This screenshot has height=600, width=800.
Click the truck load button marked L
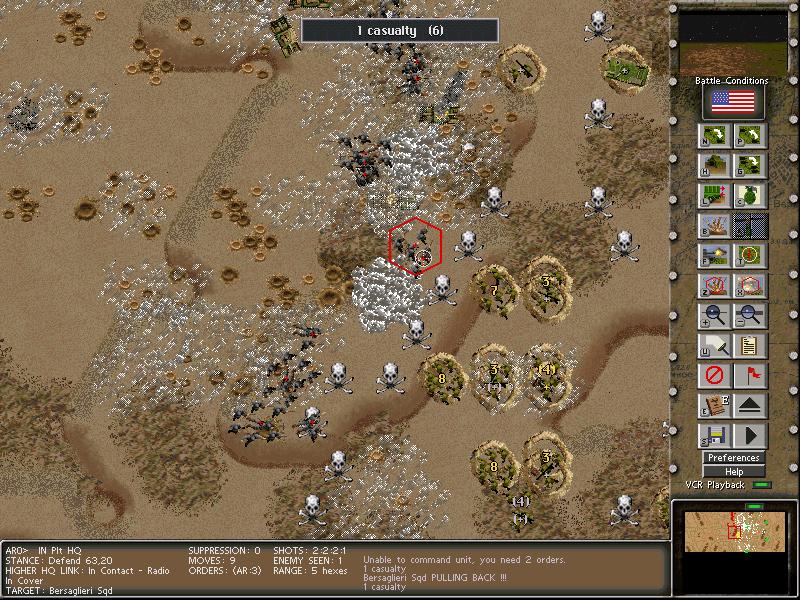[x=715, y=196]
